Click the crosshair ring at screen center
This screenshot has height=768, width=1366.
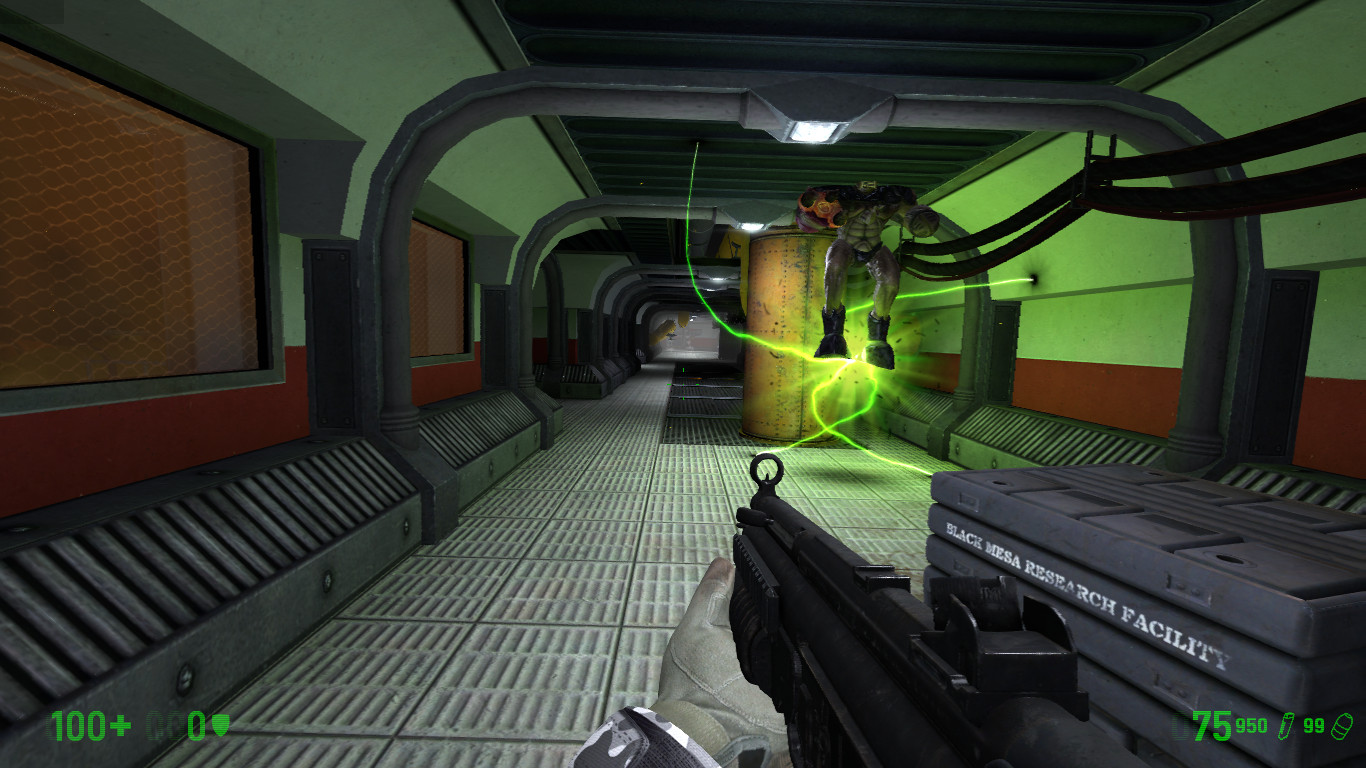[766, 470]
